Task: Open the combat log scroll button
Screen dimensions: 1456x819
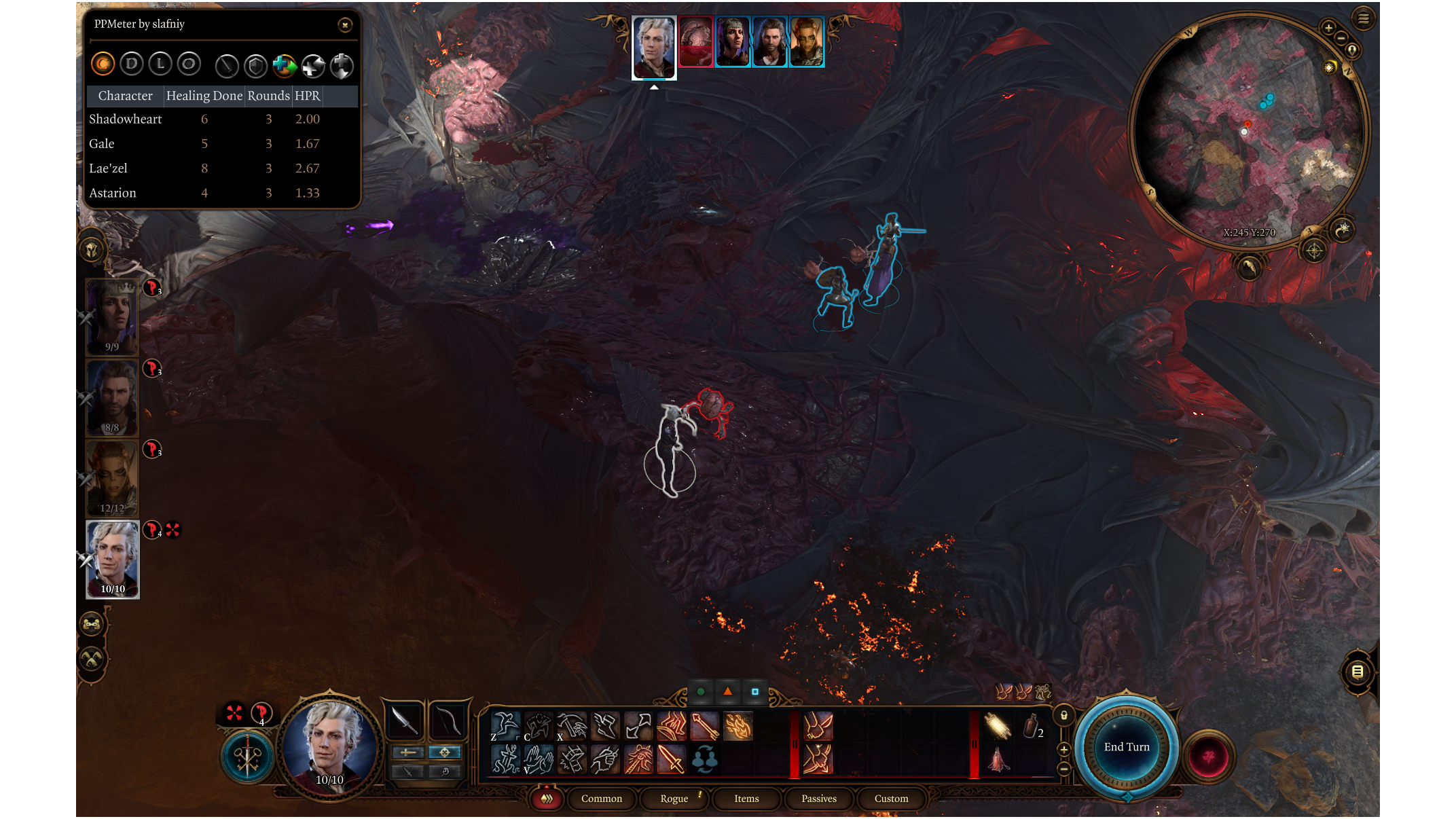Action: [1358, 672]
